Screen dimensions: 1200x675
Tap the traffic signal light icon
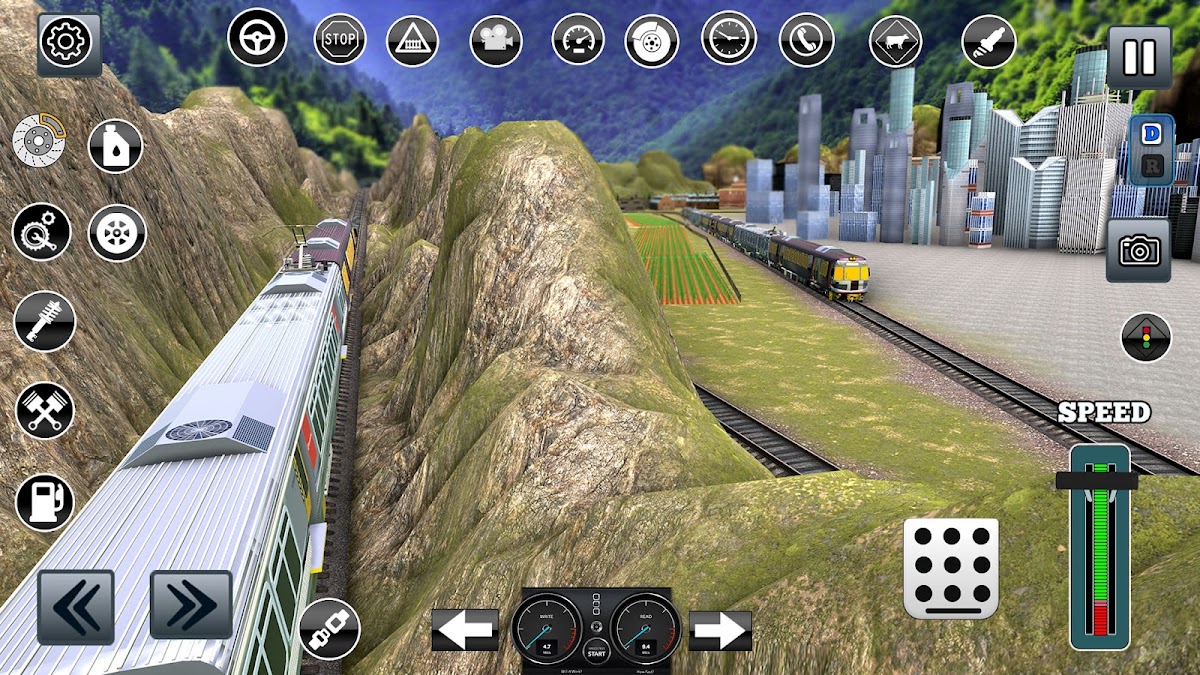[x=1146, y=337]
